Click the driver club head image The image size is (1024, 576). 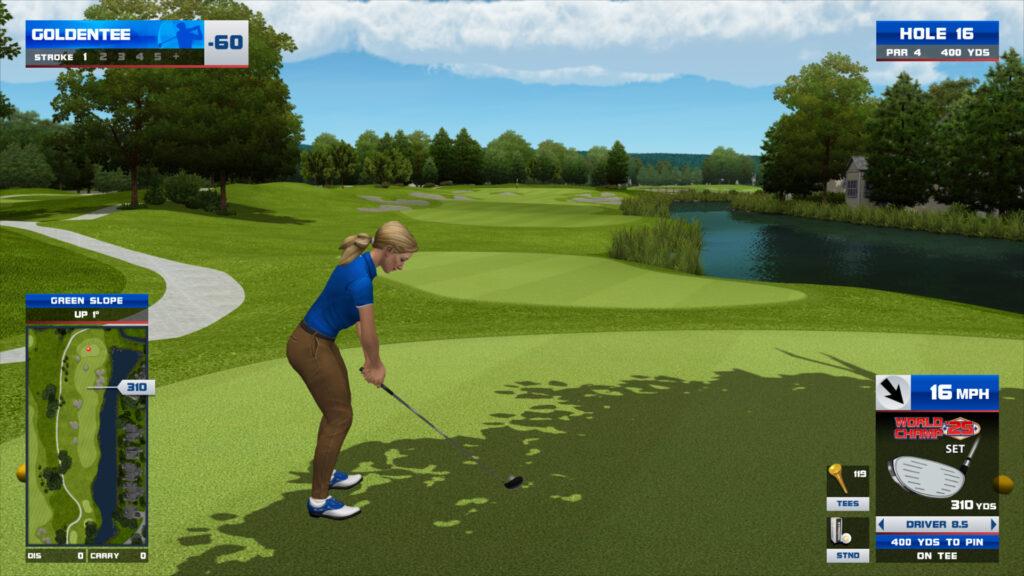point(927,476)
